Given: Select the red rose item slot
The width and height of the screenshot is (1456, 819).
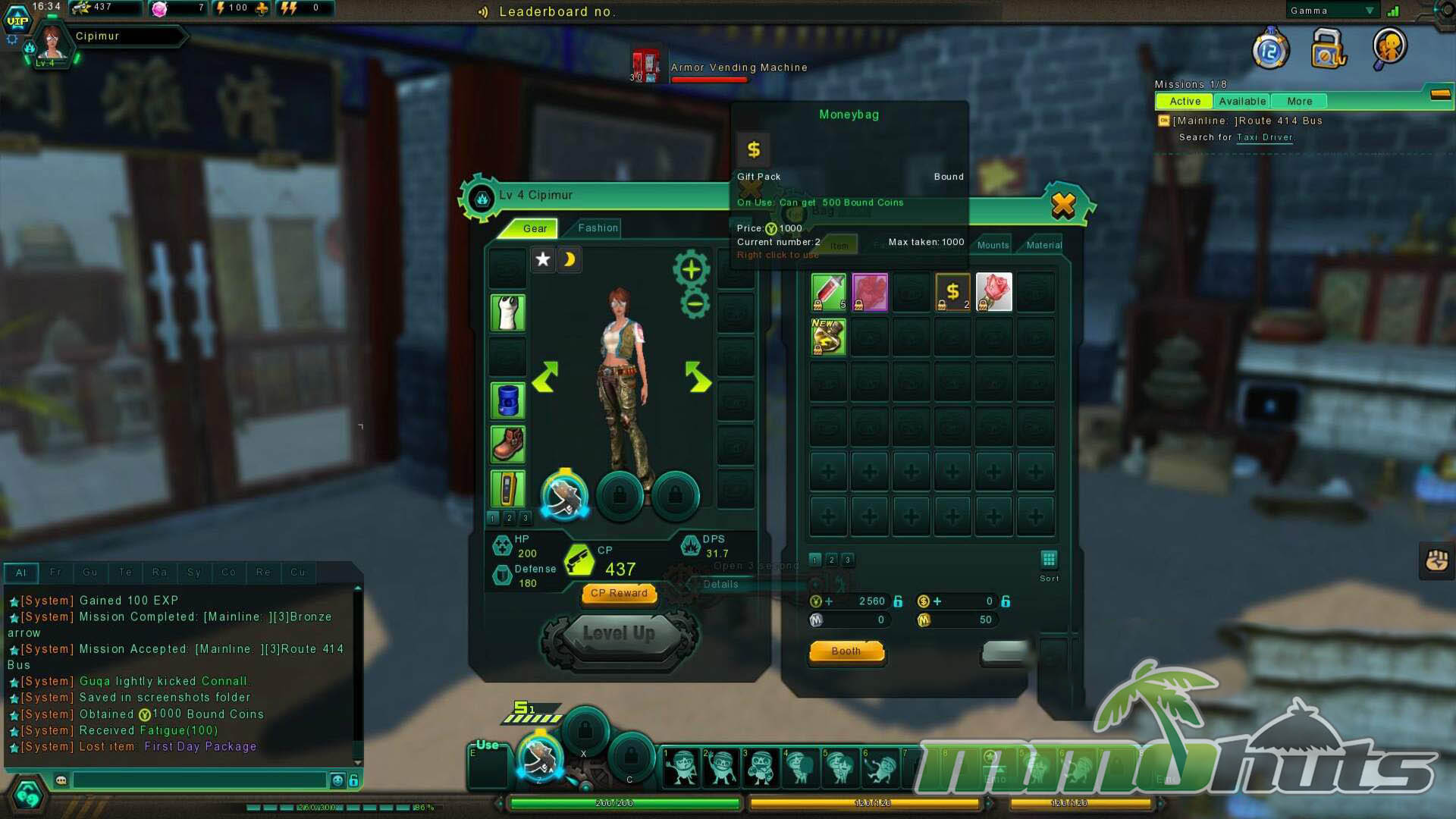Looking at the screenshot, I should pyautogui.click(x=993, y=292).
